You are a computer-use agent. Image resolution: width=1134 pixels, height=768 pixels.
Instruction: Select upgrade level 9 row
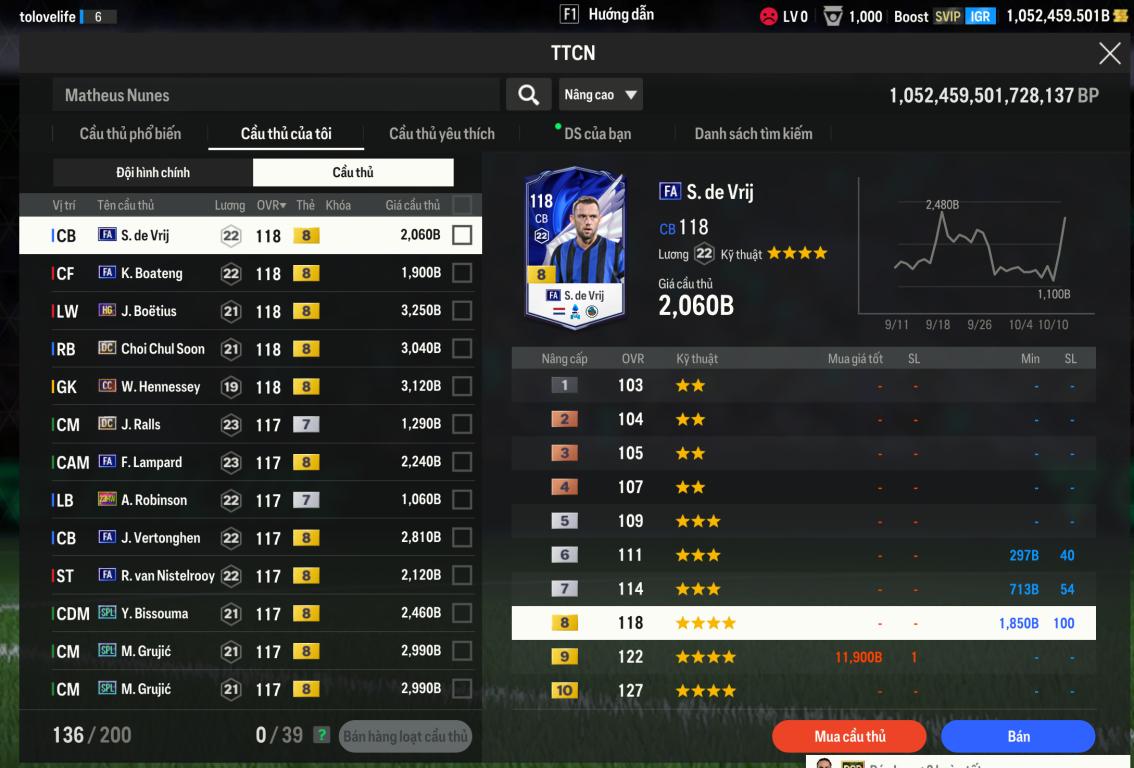pos(803,657)
